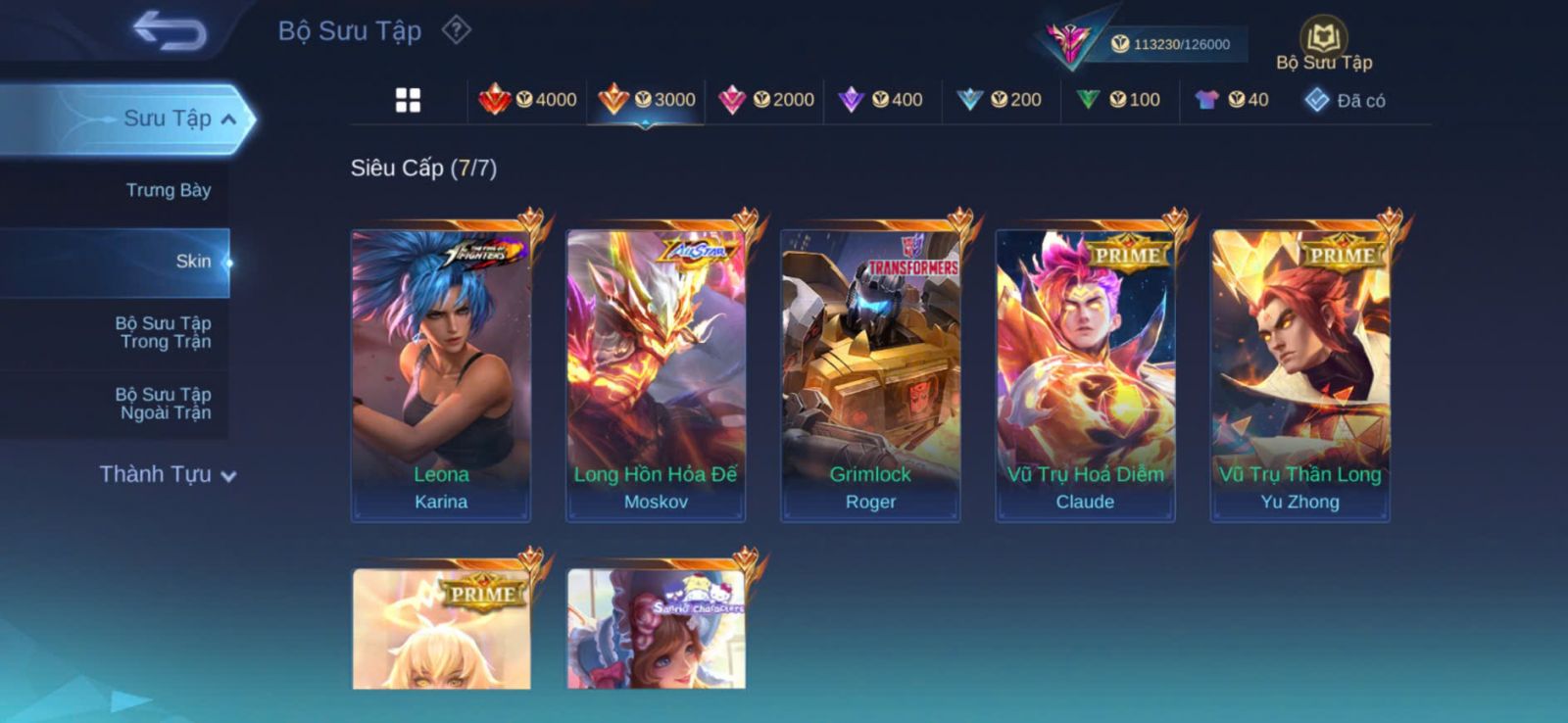Viewport: 1568px width, 723px height.
Task: Show all skins with grid filter
Action: point(408,100)
